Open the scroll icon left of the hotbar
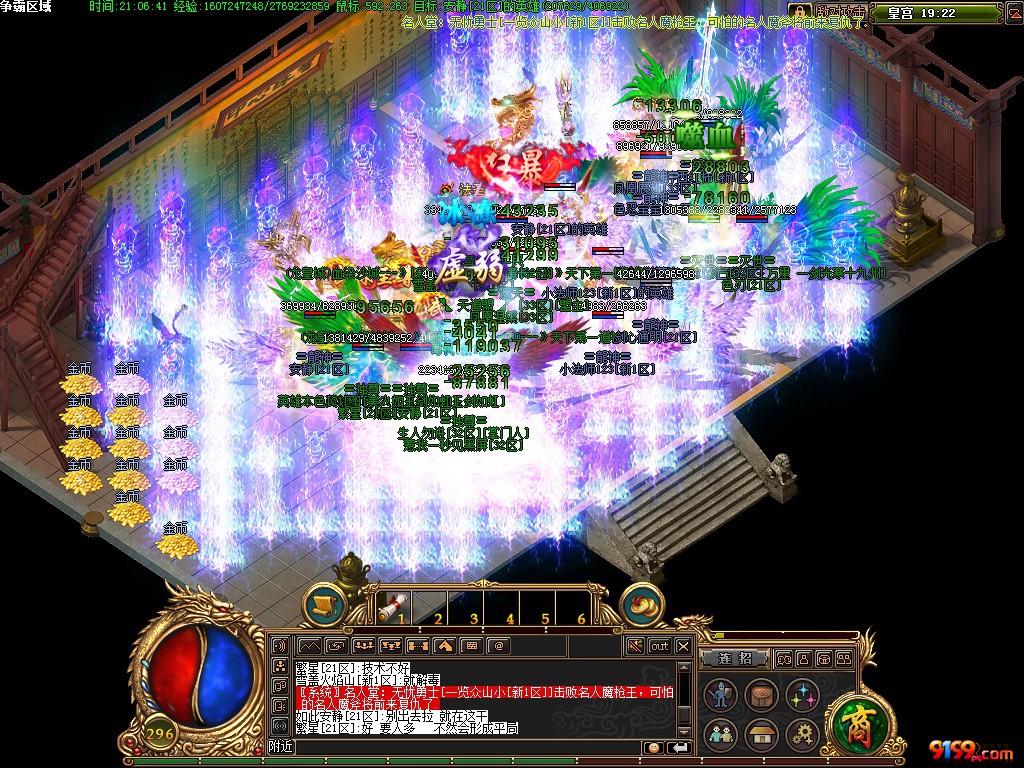This screenshot has height=768, width=1024. click(x=323, y=603)
